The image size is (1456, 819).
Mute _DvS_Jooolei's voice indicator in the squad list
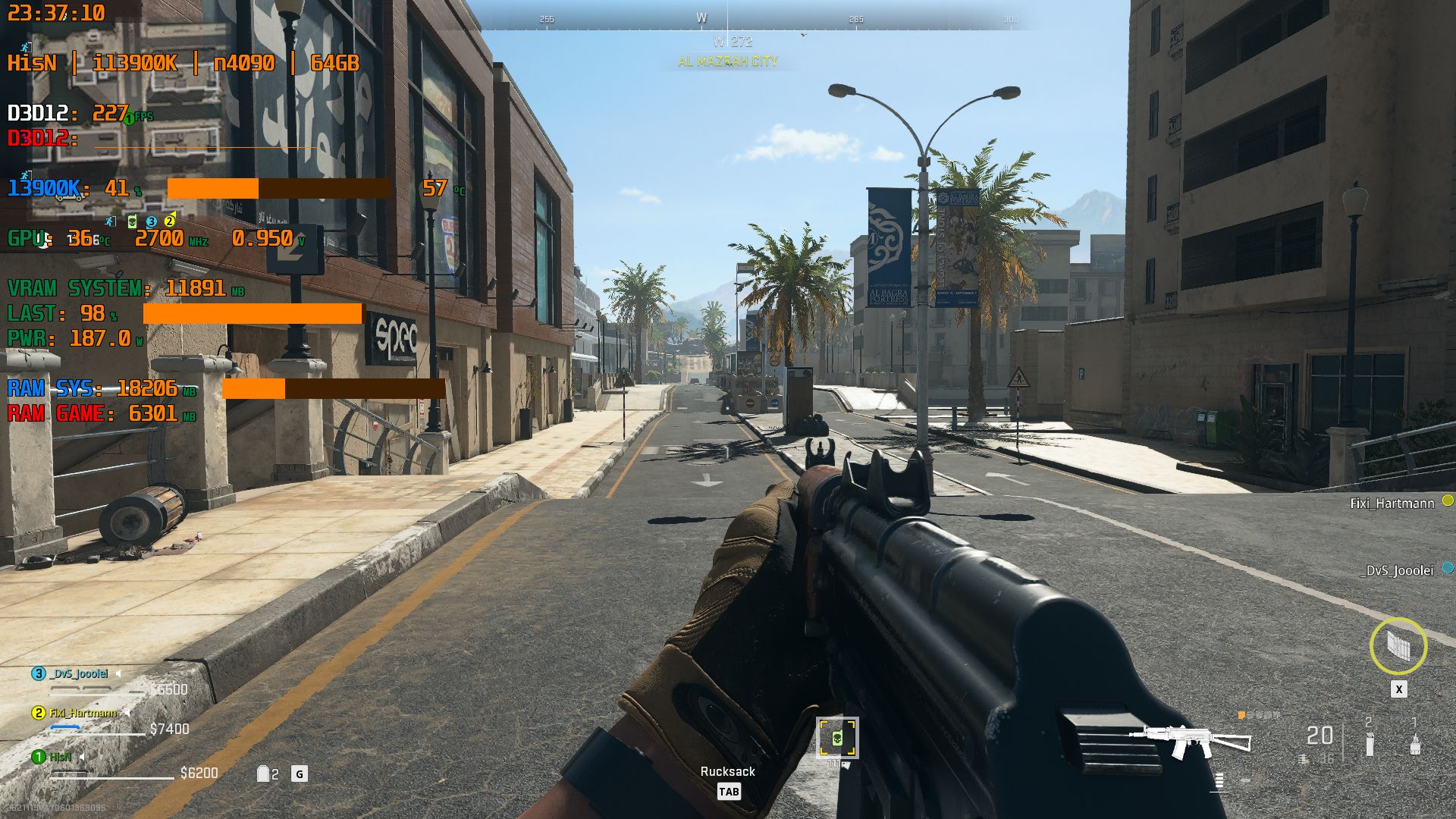[118, 674]
